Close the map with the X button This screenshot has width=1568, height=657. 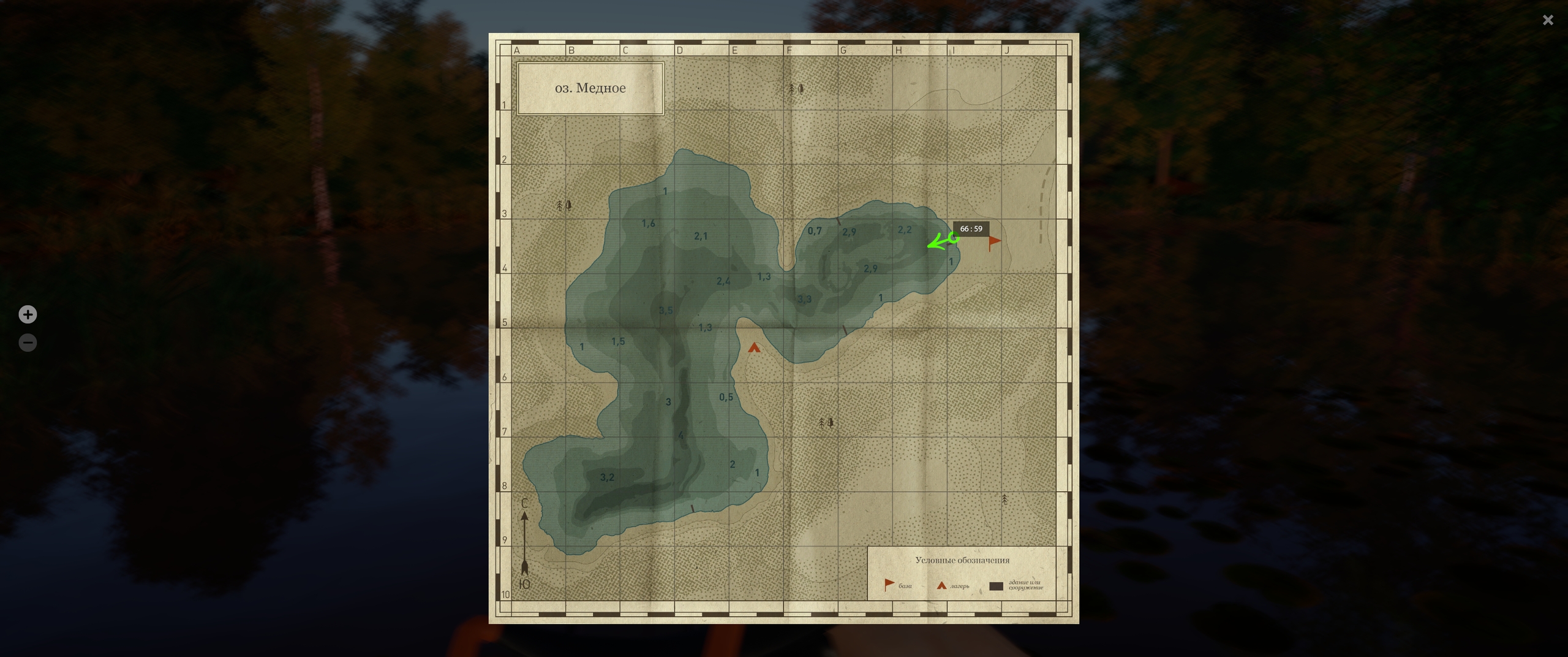point(1548,20)
